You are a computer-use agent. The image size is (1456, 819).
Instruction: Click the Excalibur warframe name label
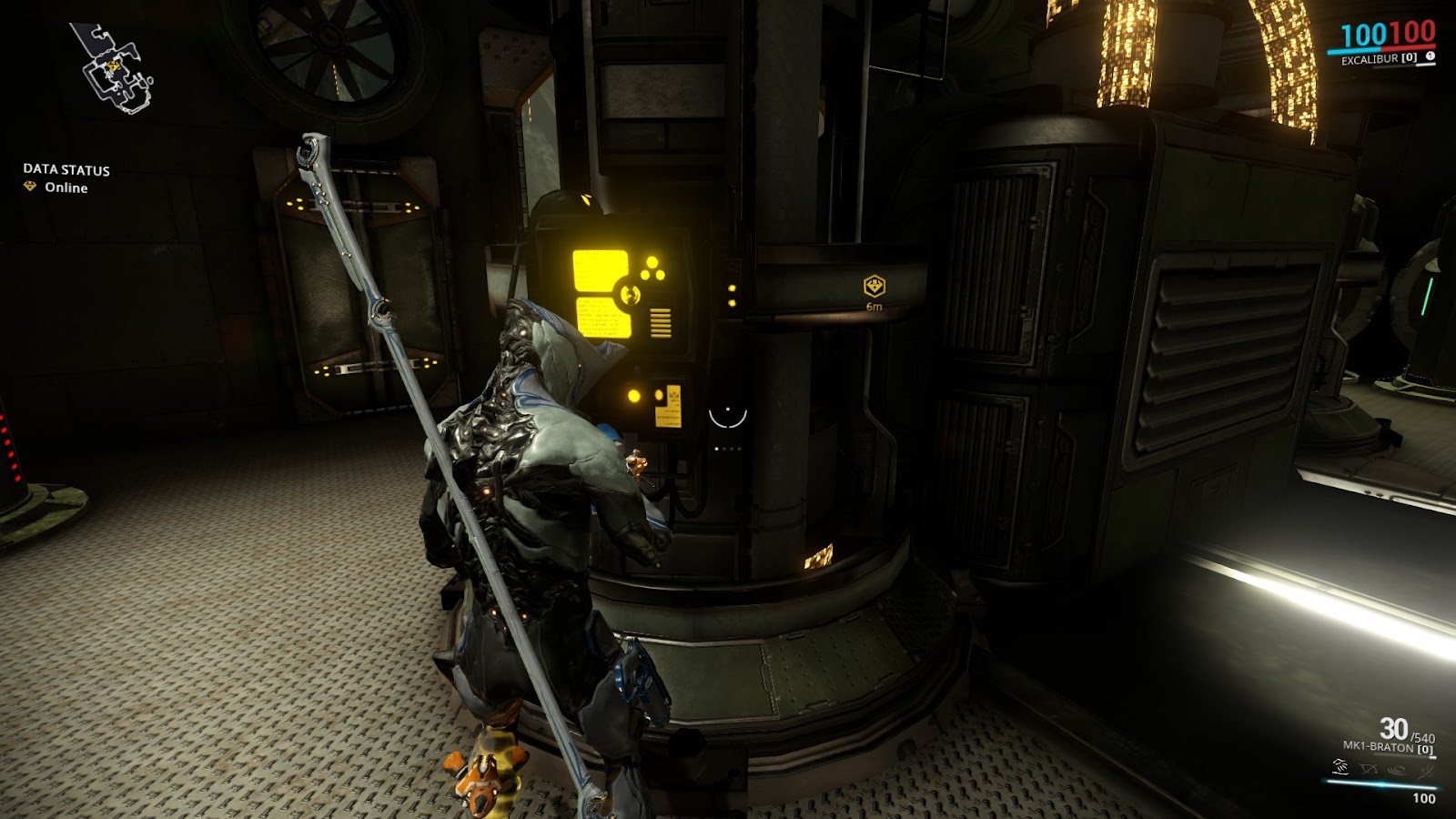[1370, 59]
